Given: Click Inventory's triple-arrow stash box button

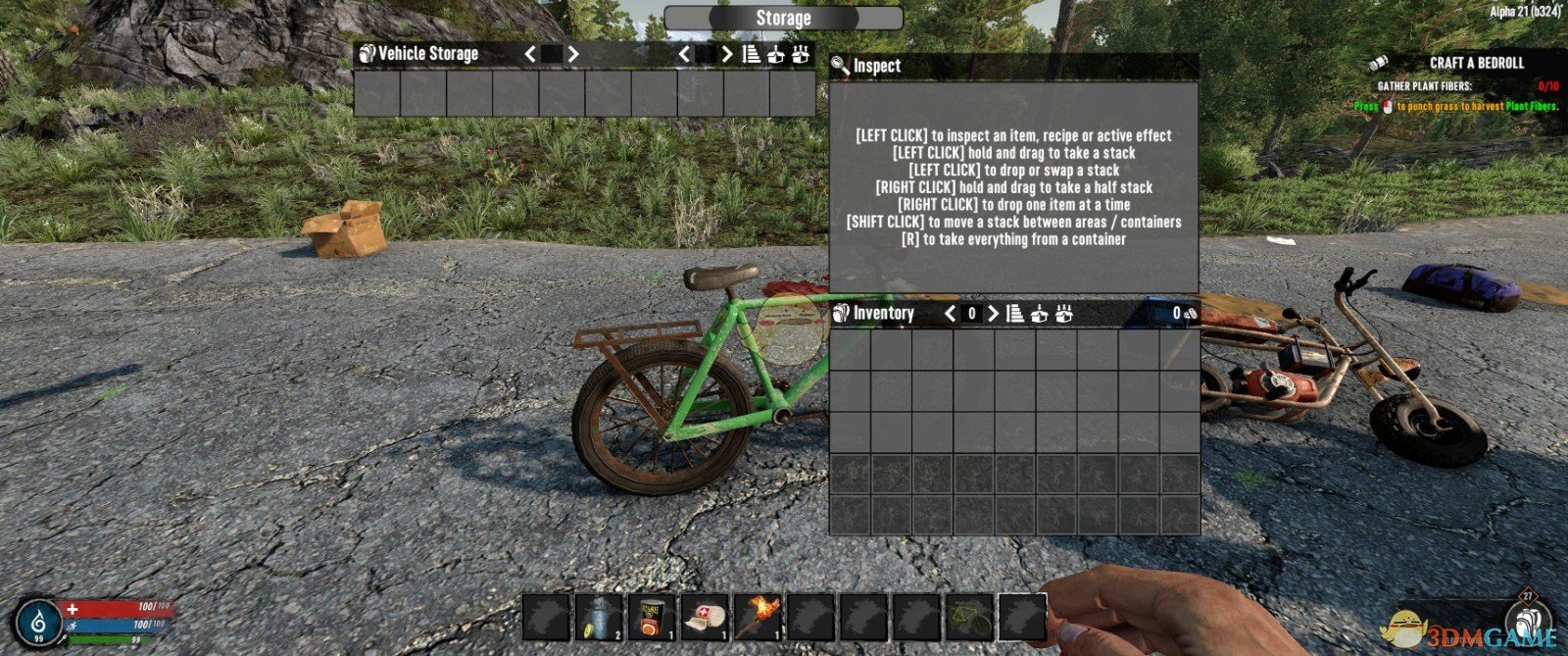Looking at the screenshot, I should (x=1064, y=314).
